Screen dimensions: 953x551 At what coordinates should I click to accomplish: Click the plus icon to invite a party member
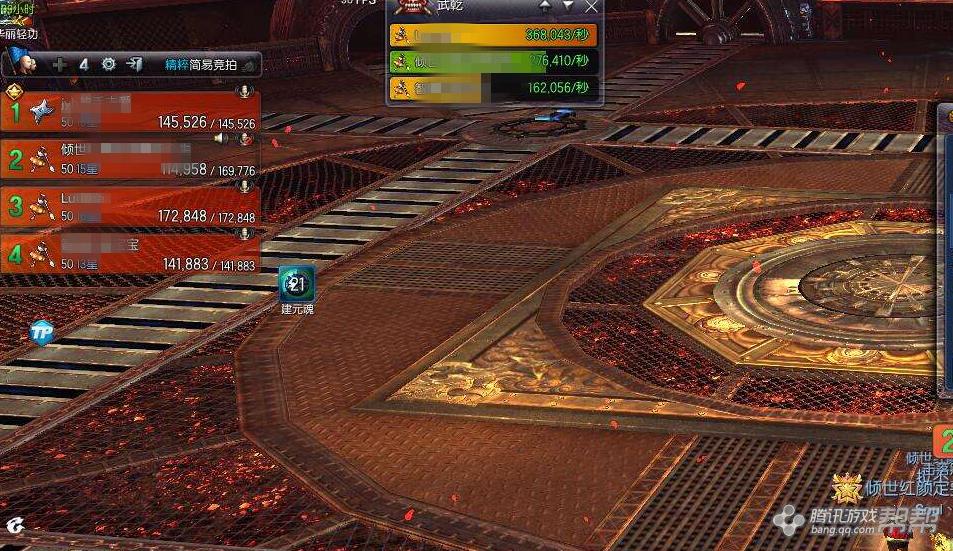point(60,64)
